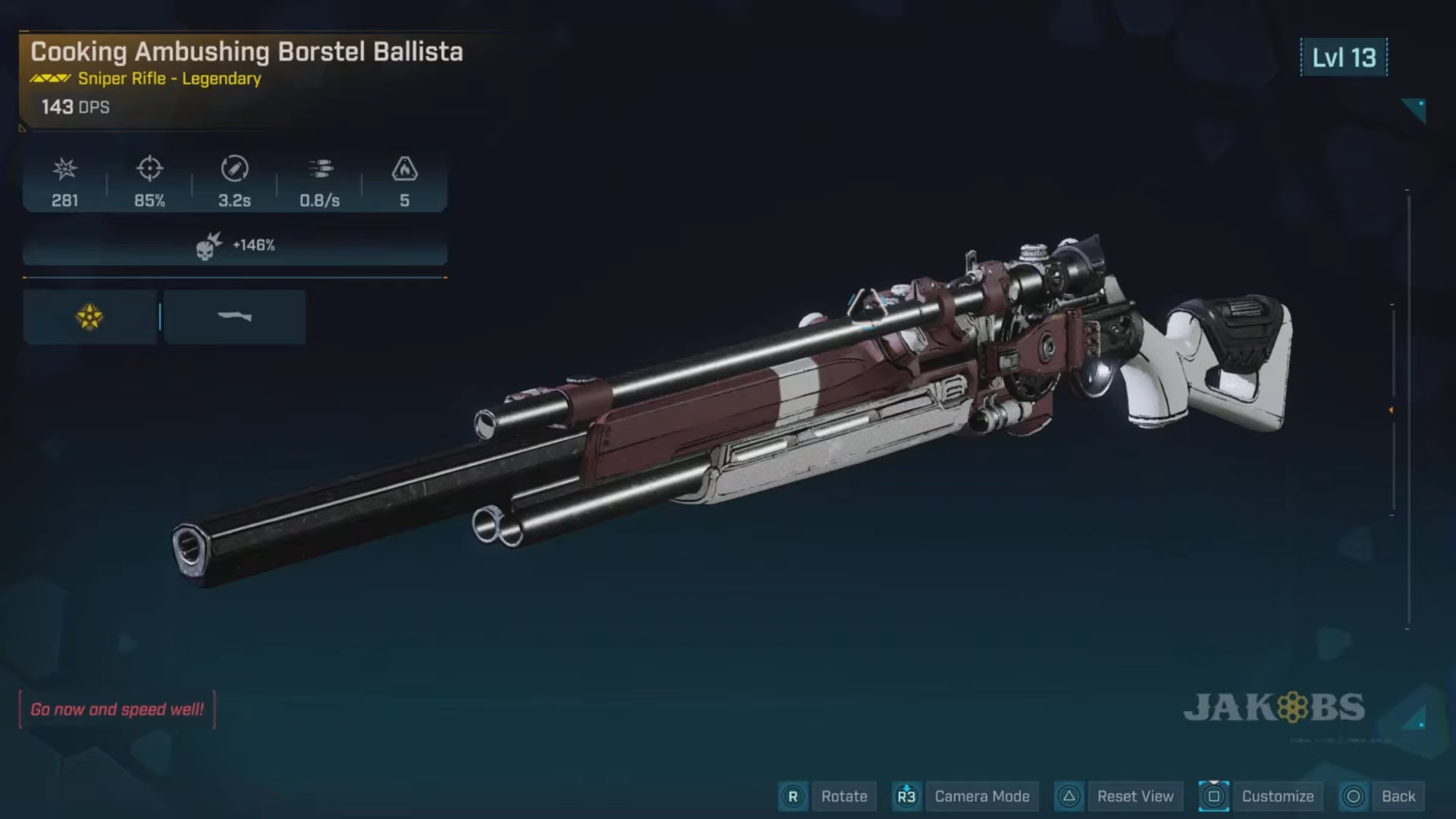1456x819 pixels.
Task: Click the critical damage skull icon
Action: coord(205,244)
